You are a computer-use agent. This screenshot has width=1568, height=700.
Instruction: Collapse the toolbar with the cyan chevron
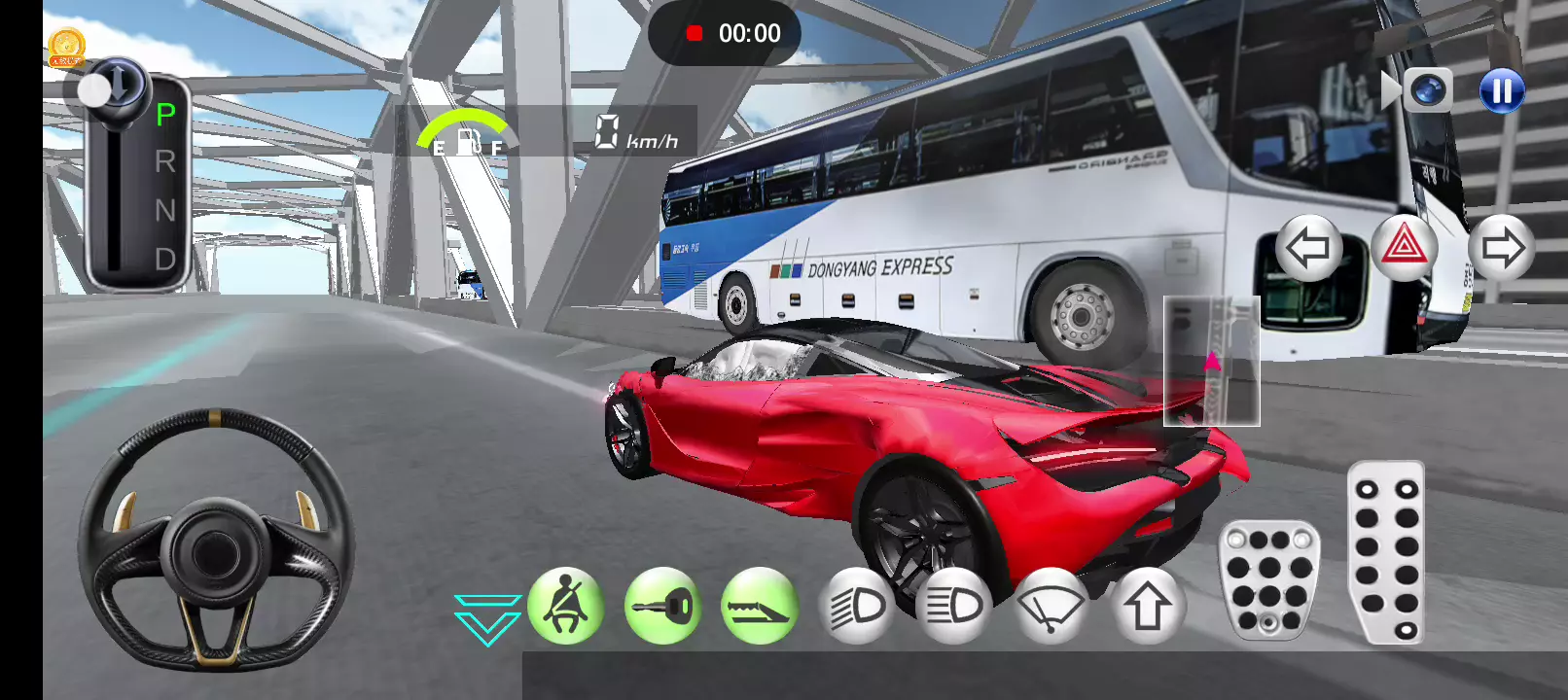[x=487, y=618]
